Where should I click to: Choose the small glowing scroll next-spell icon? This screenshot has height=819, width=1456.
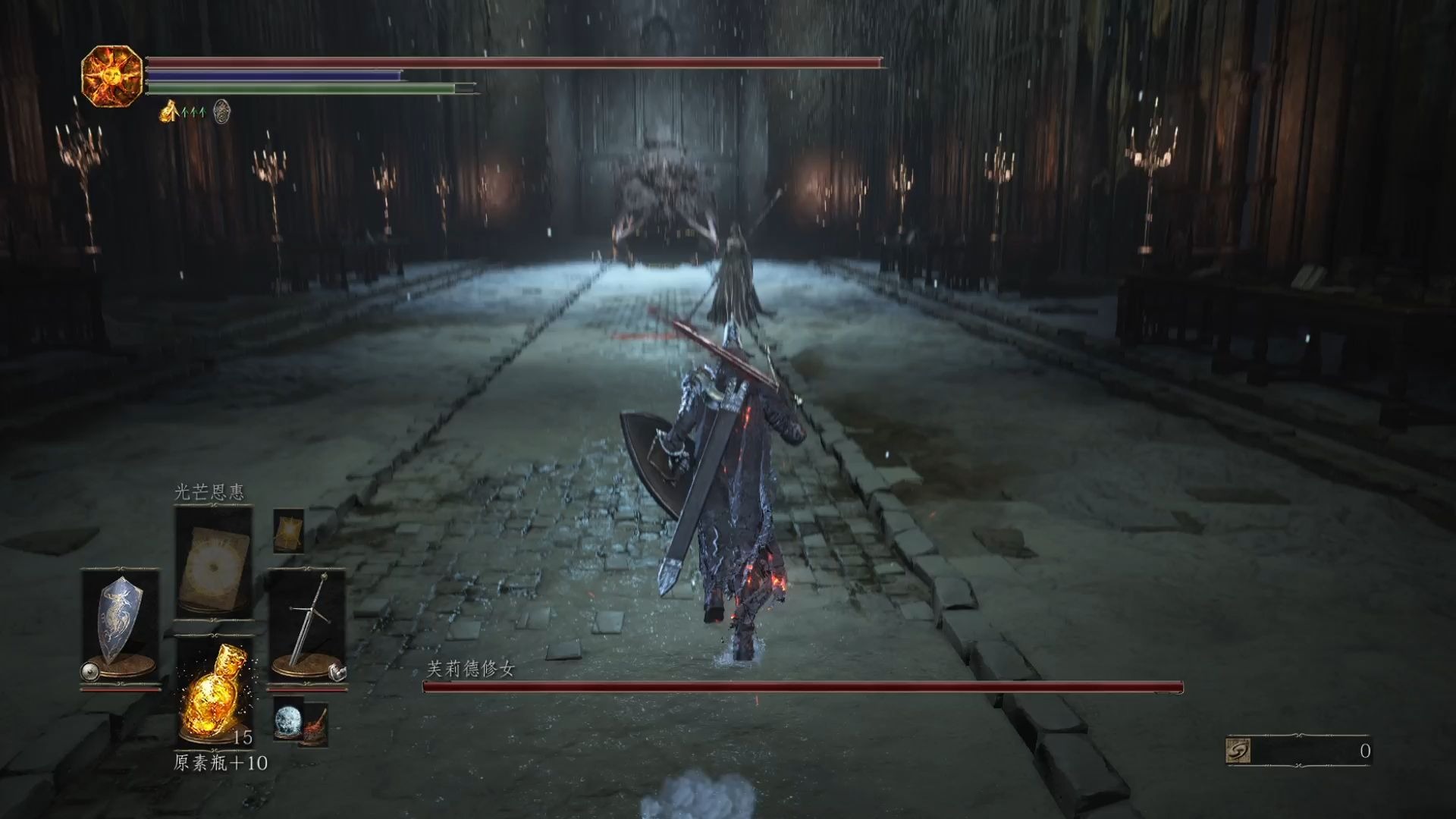click(289, 530)
